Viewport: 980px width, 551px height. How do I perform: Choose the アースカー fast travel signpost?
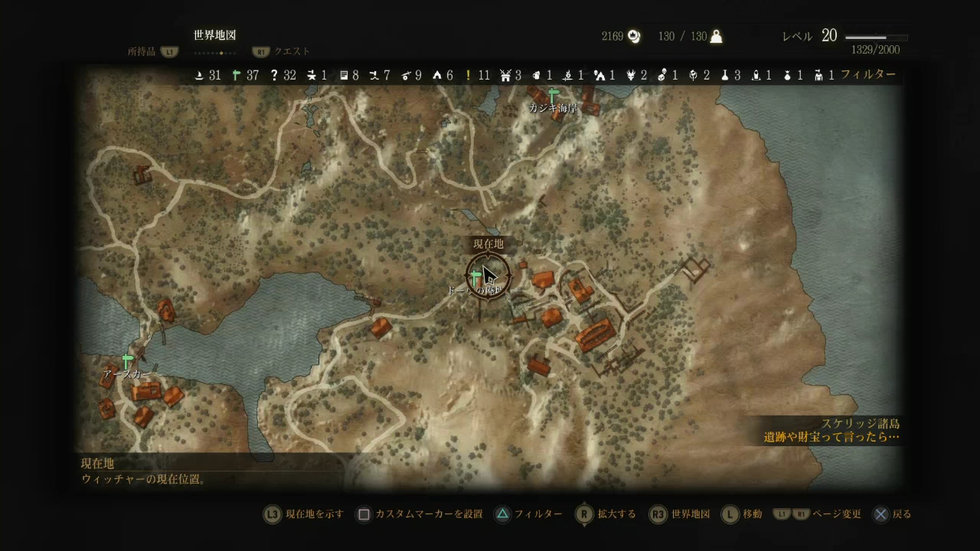pyautogui.click(x=127, y=360)
